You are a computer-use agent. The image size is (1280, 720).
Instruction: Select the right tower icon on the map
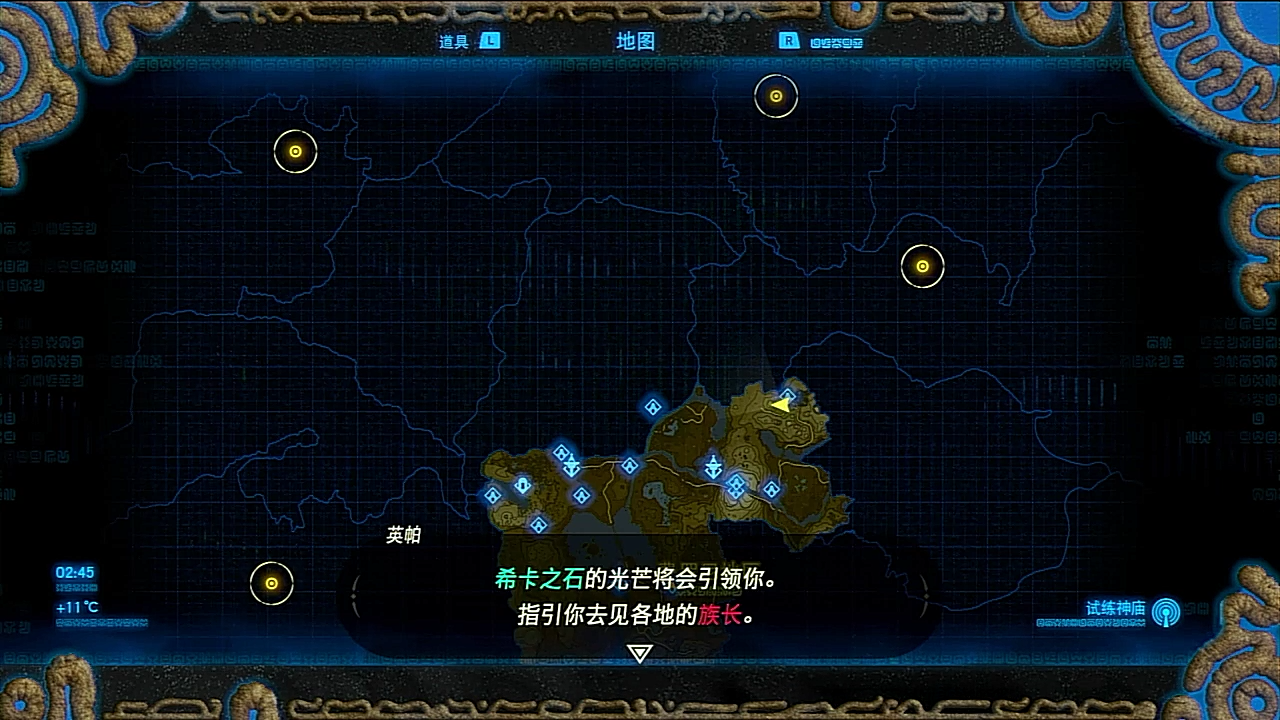(x=713, y=466)
